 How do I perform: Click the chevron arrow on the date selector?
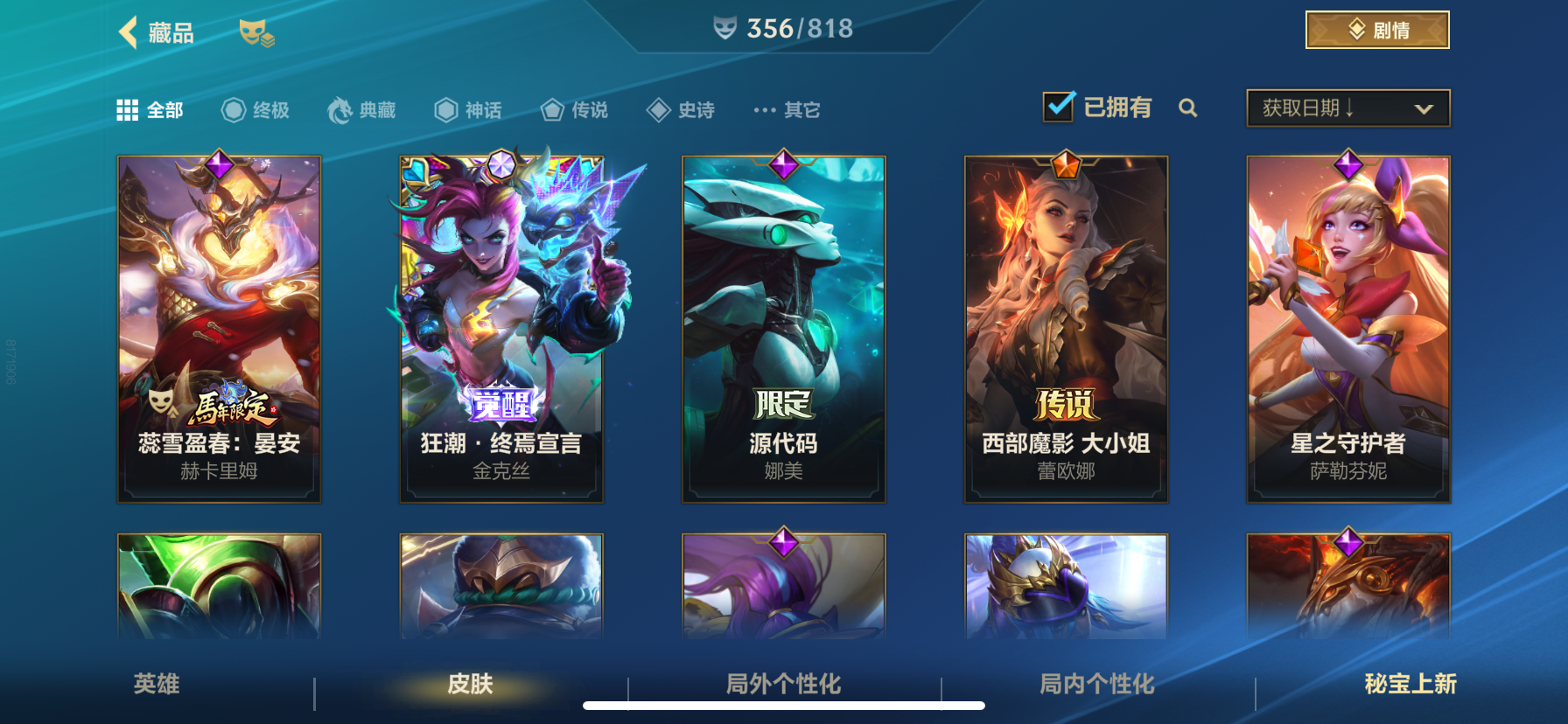(1425, 108)
